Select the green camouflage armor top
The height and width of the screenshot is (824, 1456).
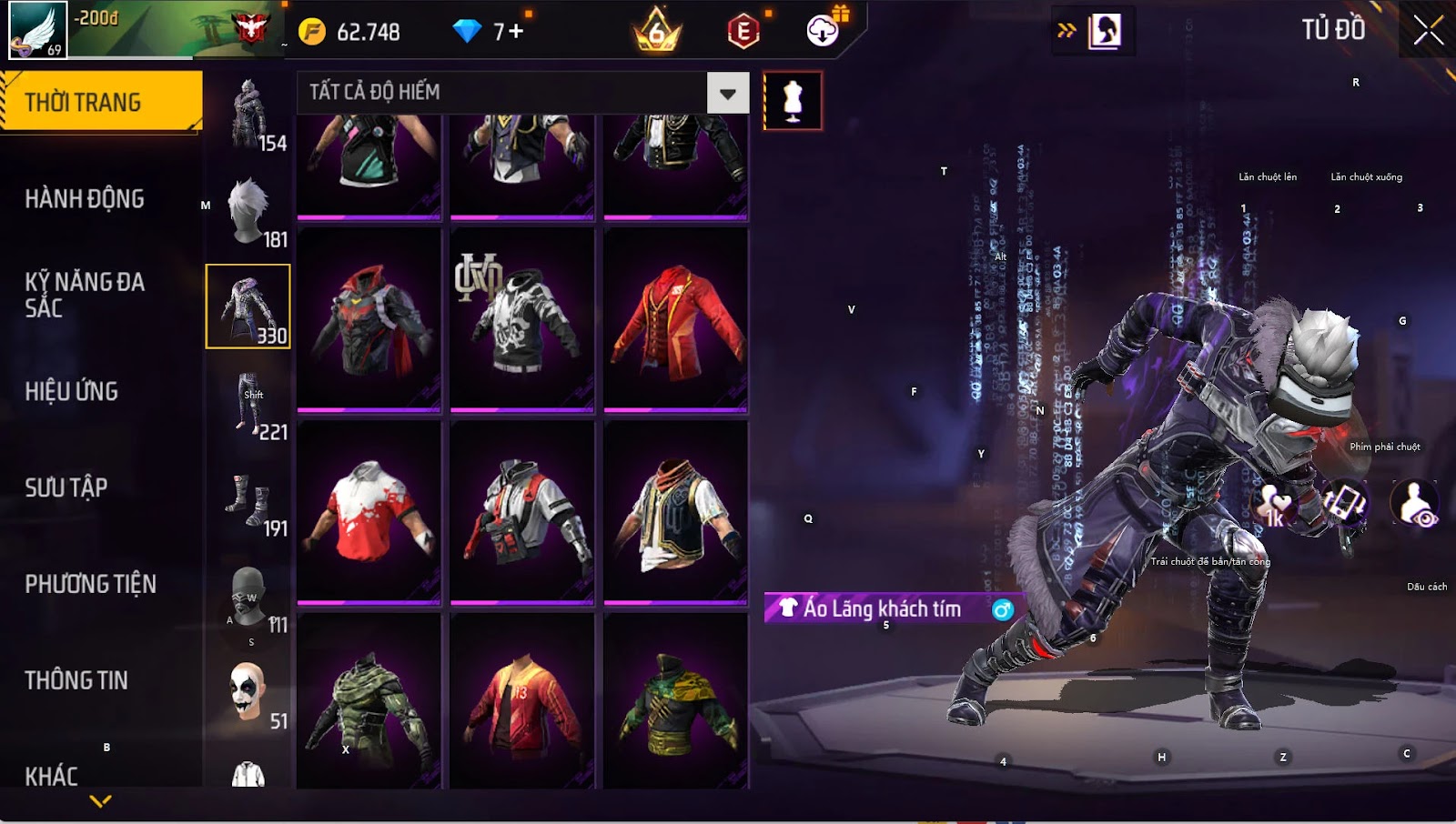(369, 701)
